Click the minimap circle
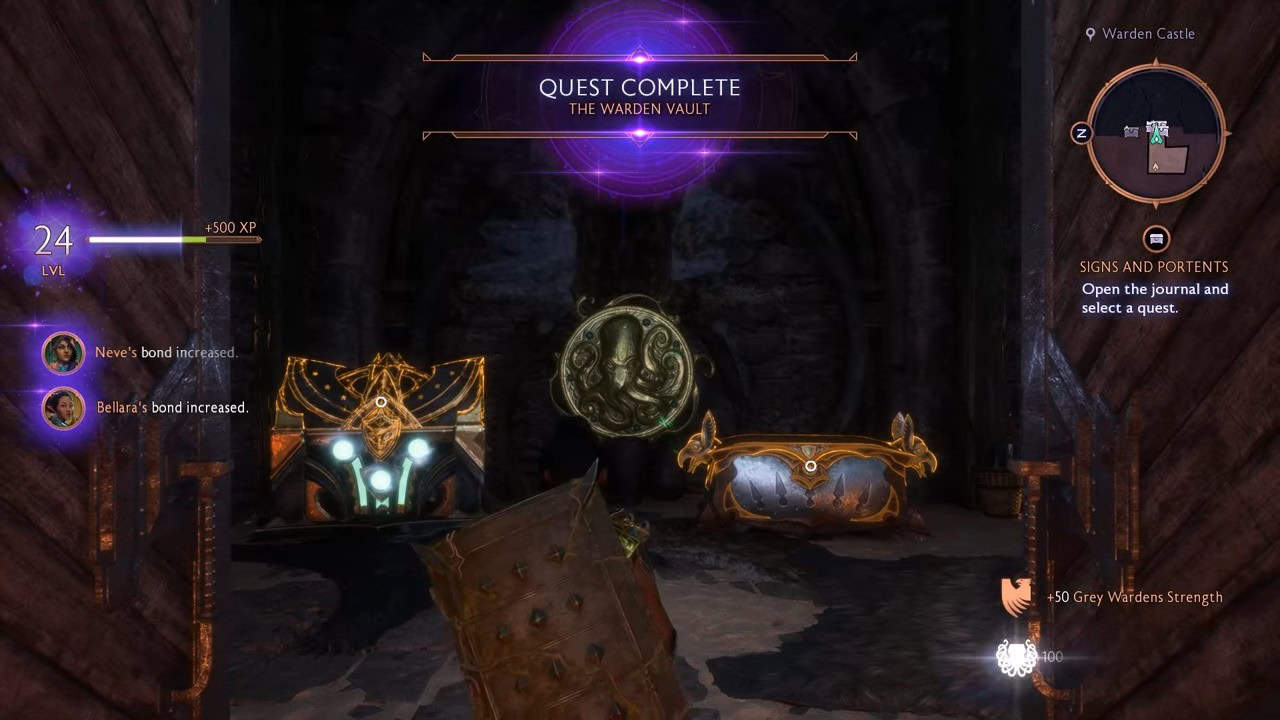1280x720 pixels. point(1157,131)
